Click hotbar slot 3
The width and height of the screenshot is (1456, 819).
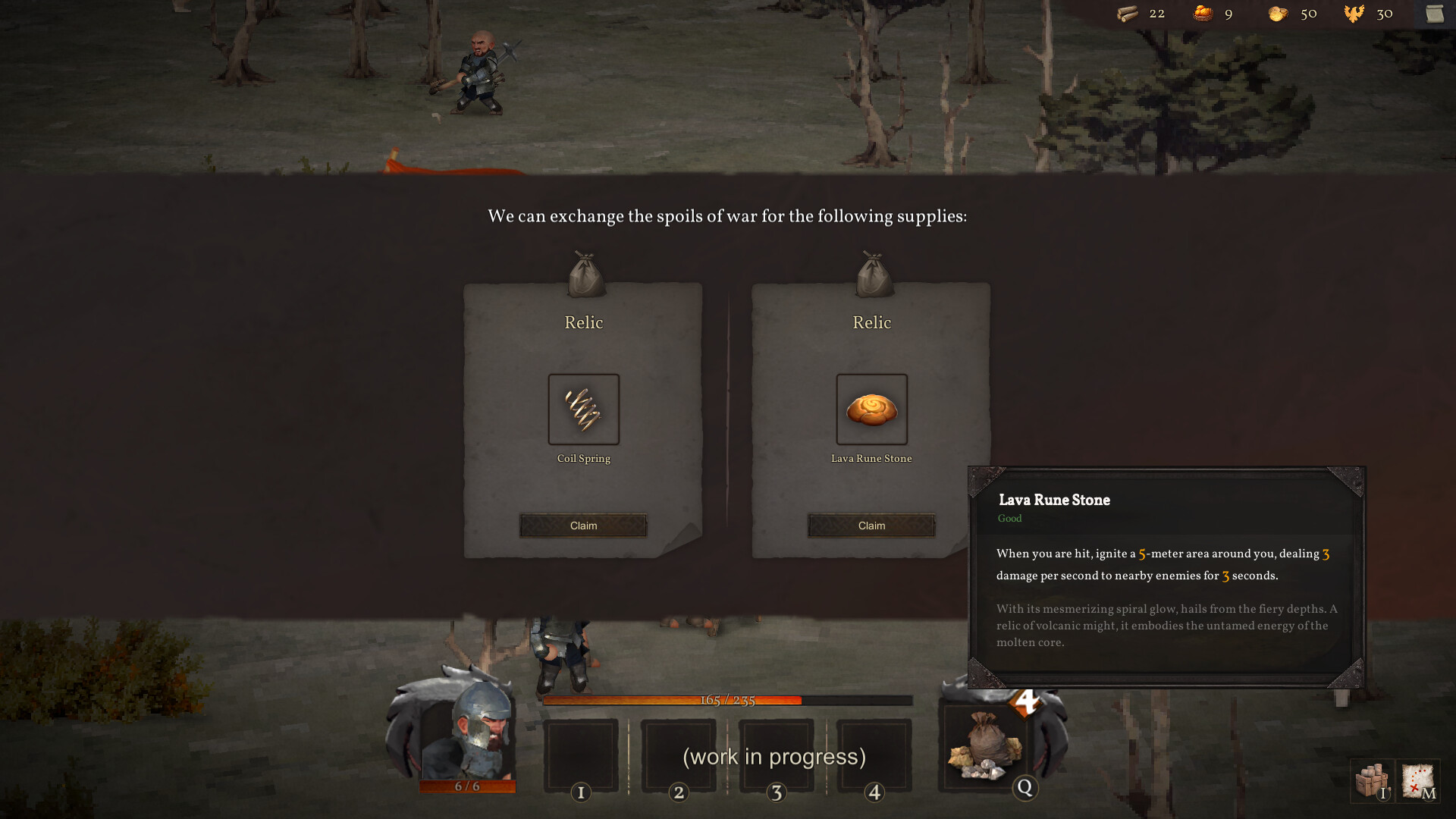[x=777, y=755]
